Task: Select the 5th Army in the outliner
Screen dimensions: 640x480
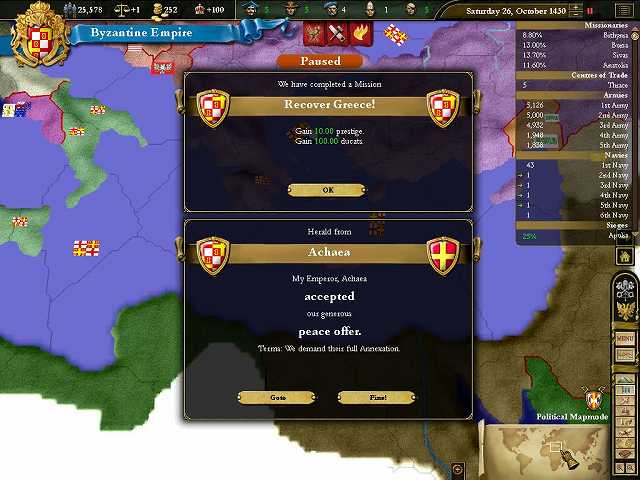Action: [x=600, y=145]
